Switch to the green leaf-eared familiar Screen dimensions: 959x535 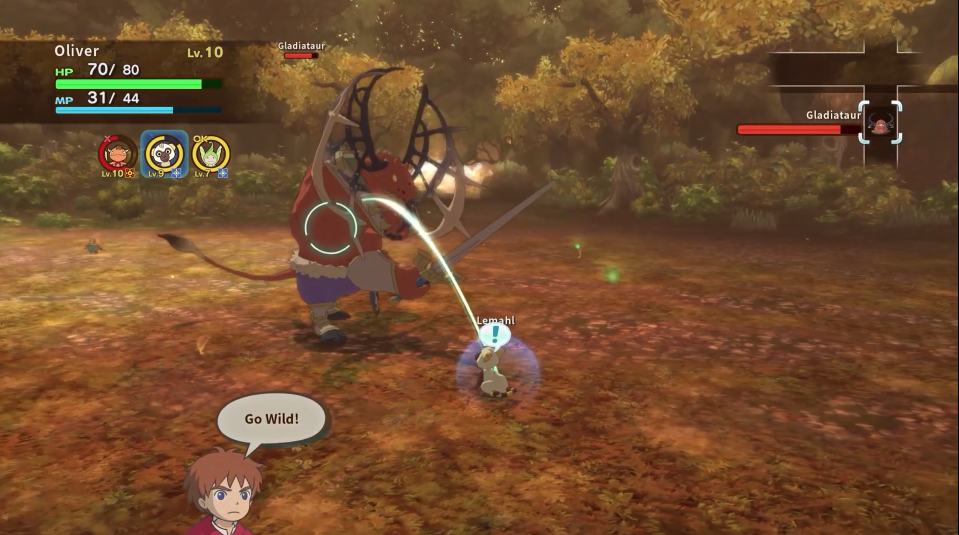pyautogui.click(x=211, y=153)
